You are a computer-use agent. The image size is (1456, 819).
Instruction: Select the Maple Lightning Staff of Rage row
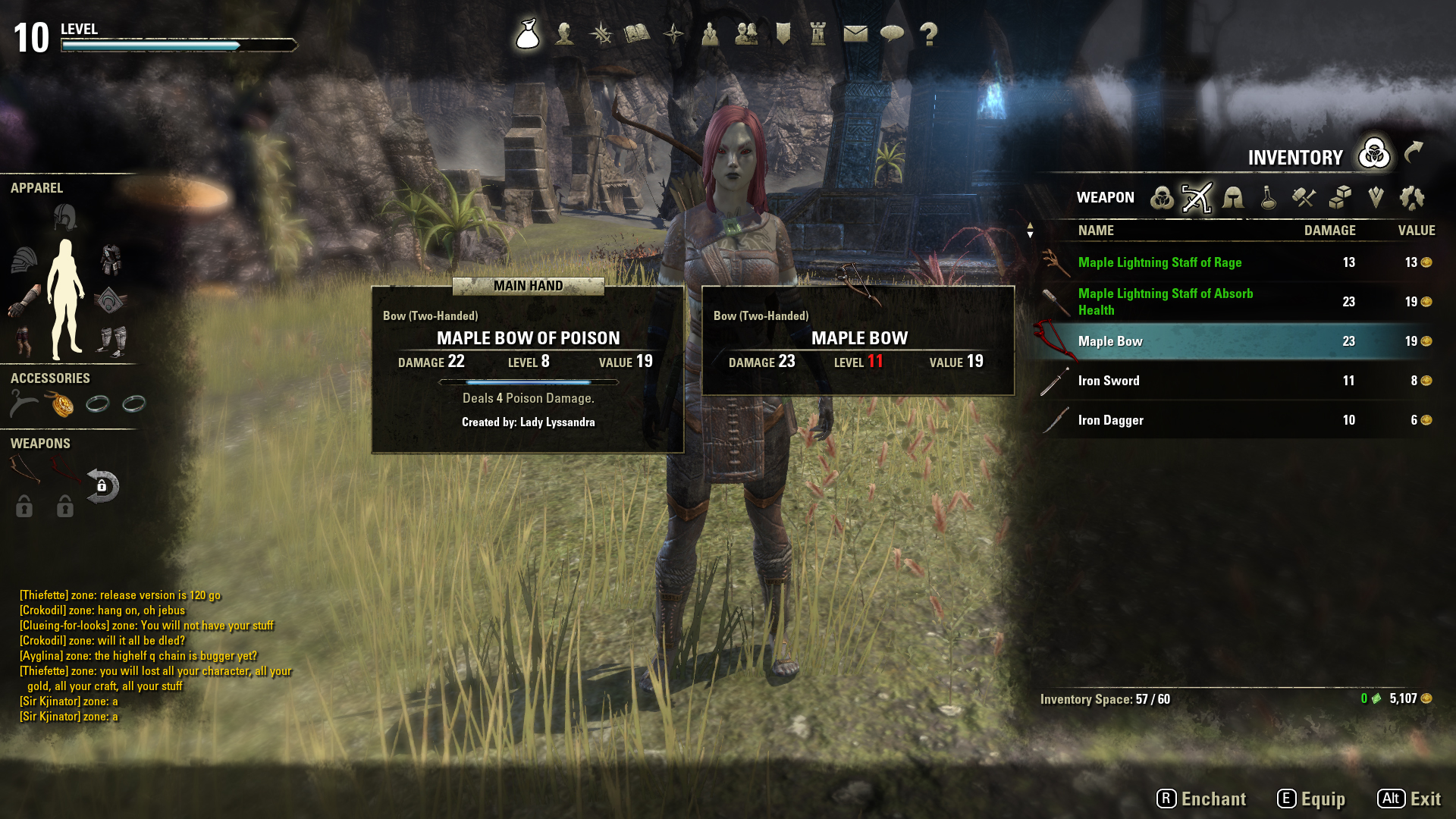pyautogui.click(x=1159, y=262)
